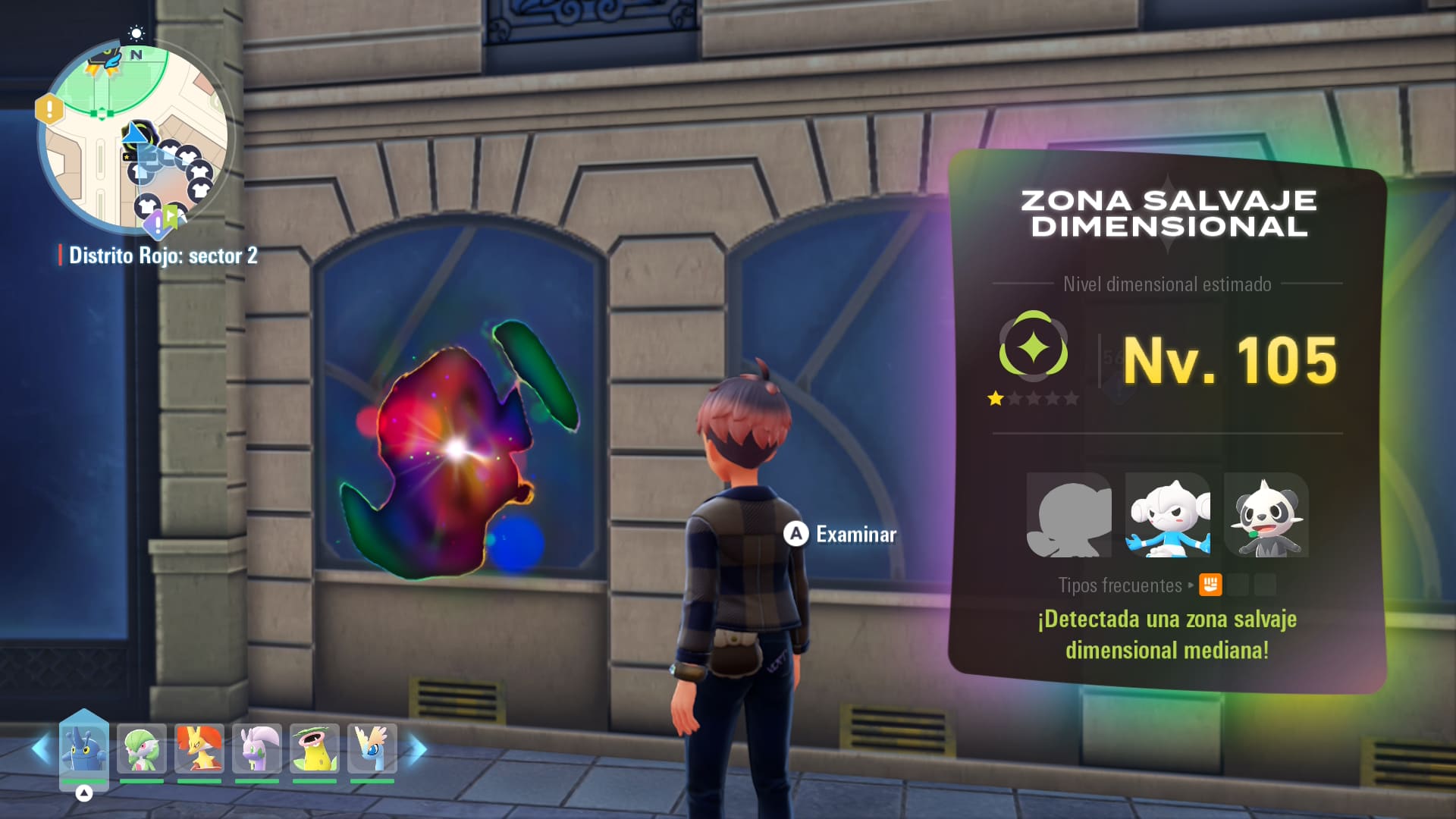This screenshot has height=819, width=1456.
Task: Click Heracross's green health bar
Action: click(83, 780)
